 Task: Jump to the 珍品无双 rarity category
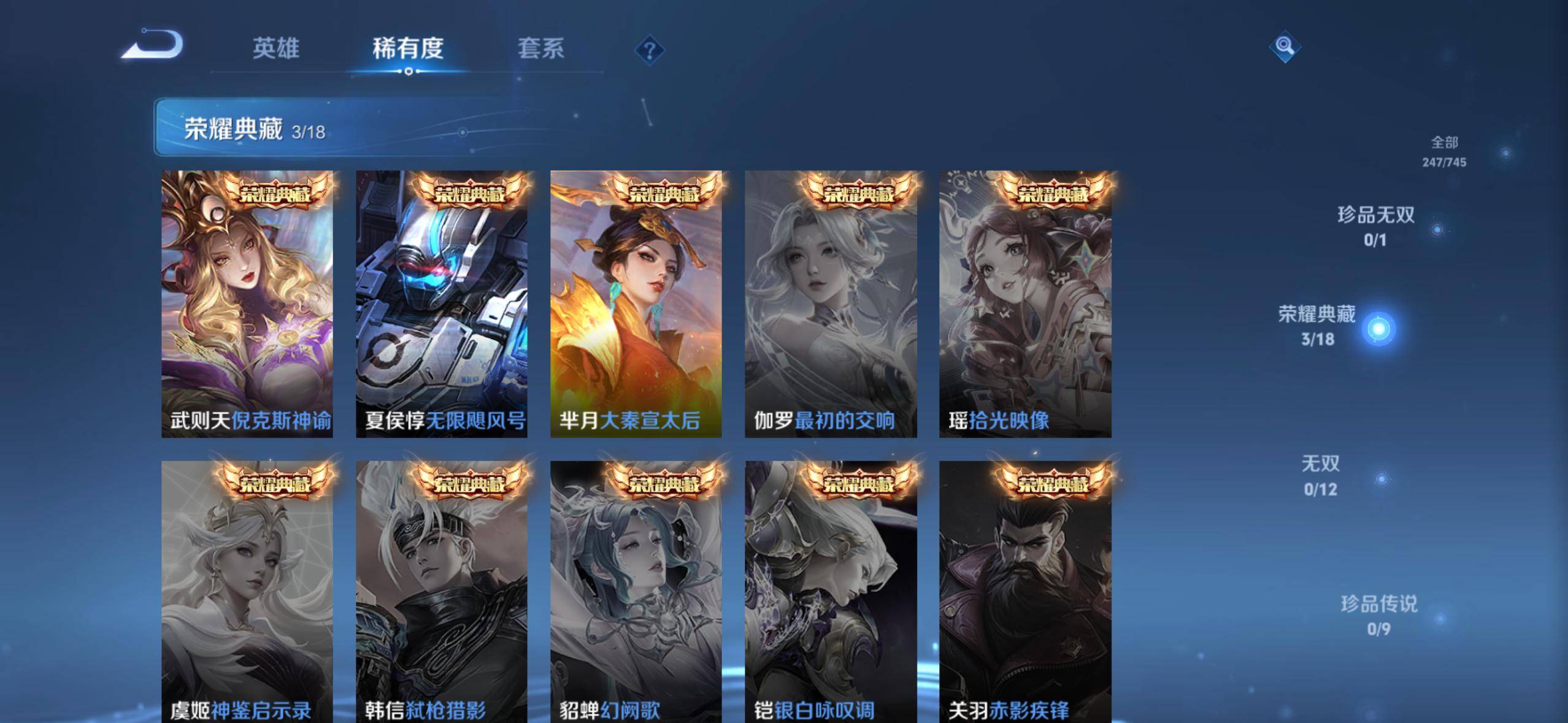pos(1376,226)
